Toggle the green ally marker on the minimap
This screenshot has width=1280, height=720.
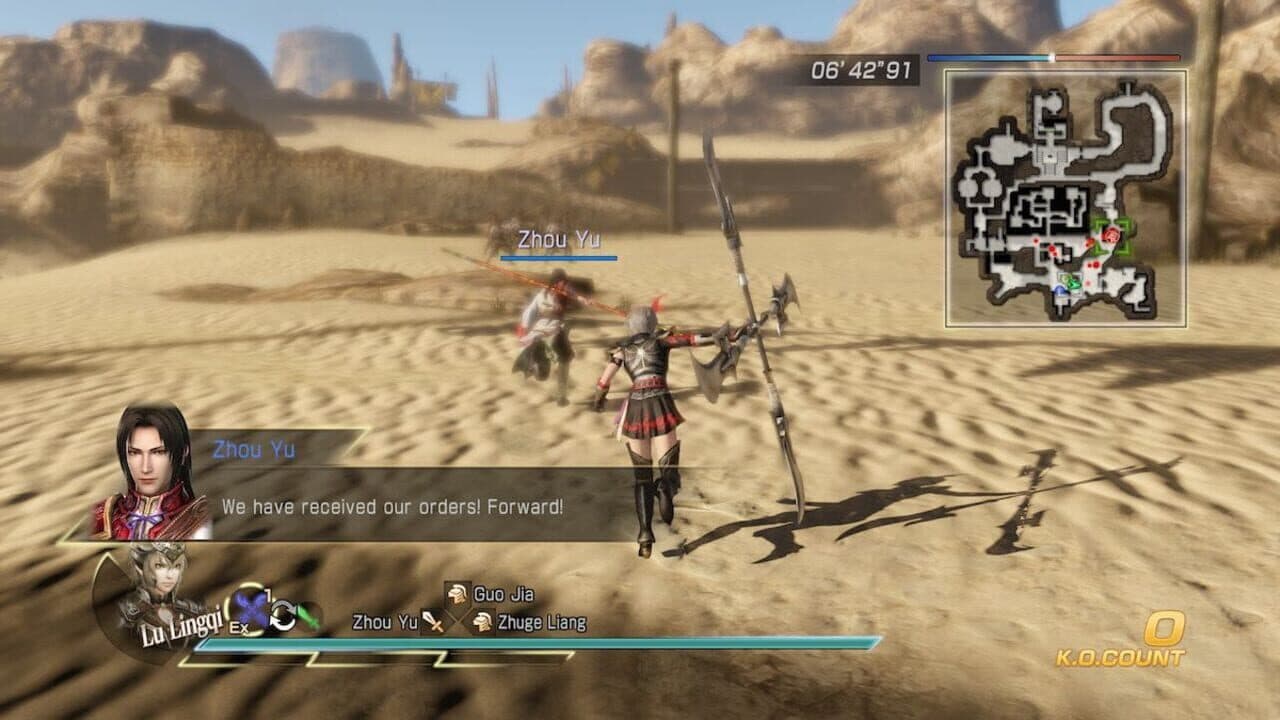[1074, 283]
